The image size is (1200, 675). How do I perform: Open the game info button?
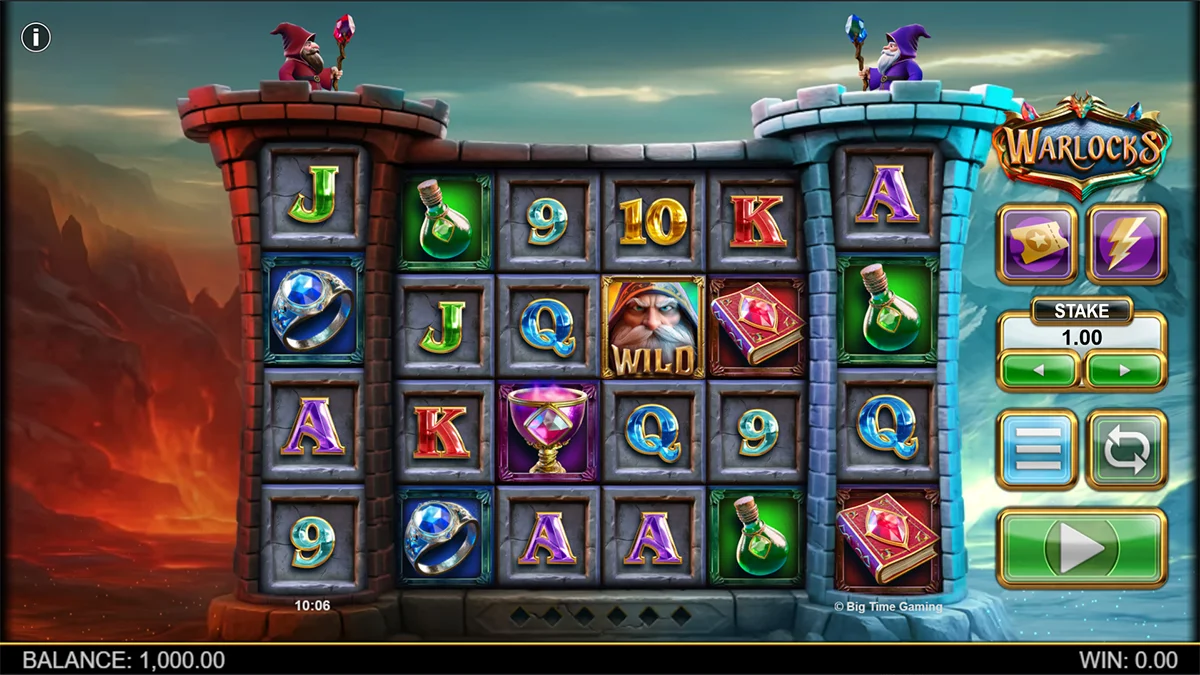(x=36, y=38)
